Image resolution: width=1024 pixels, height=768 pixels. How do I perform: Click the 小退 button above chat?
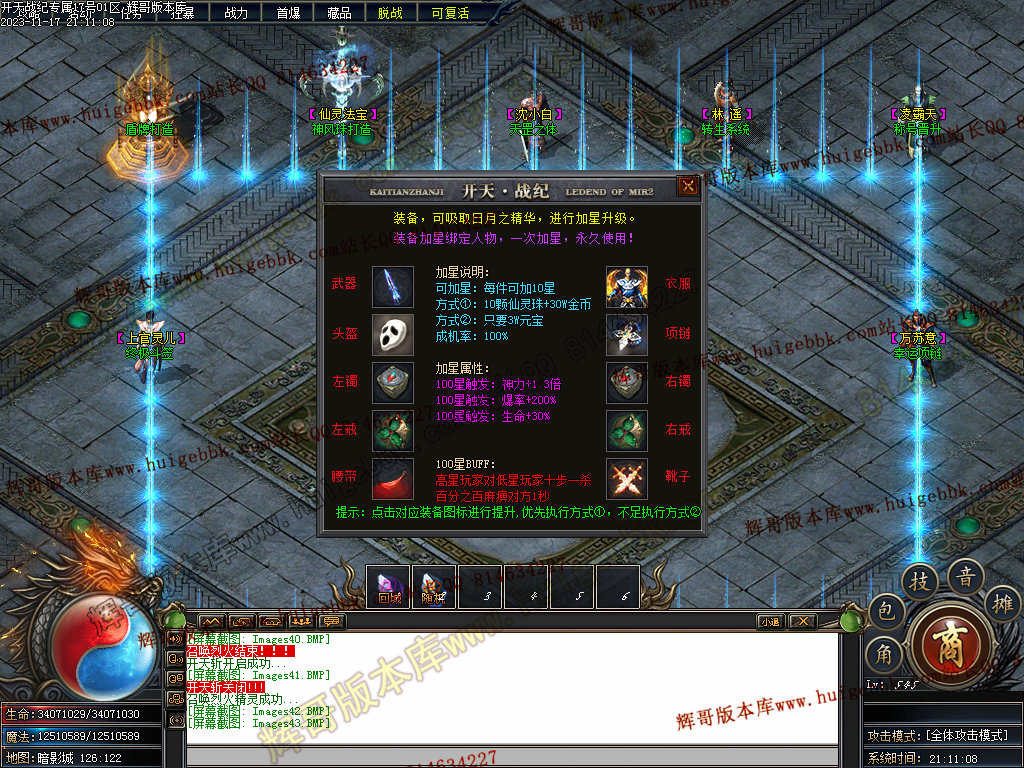pyautogui.click(x=770, y=621)
